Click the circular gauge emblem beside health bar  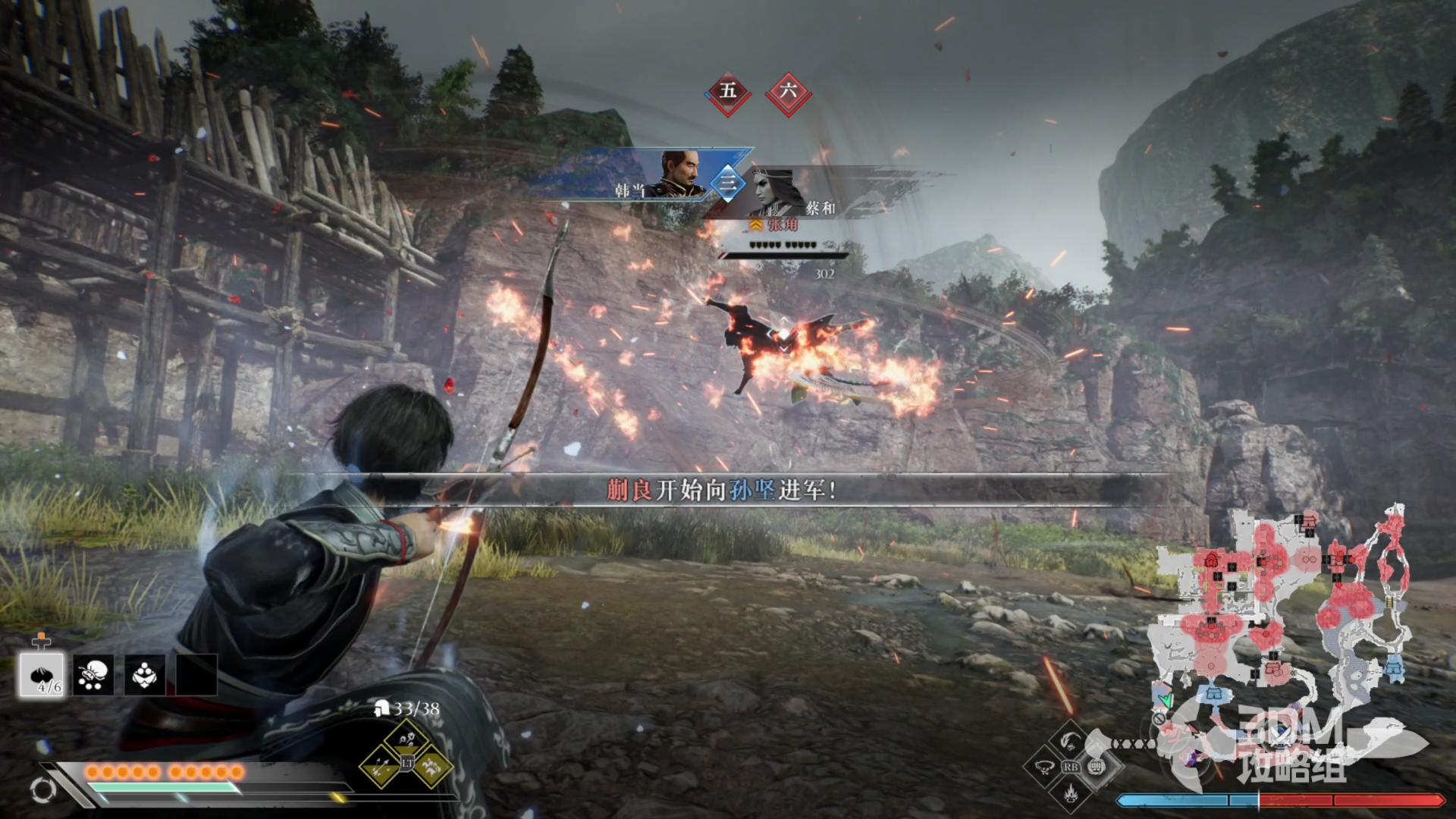pyautogui.click(x=43, y=790)
